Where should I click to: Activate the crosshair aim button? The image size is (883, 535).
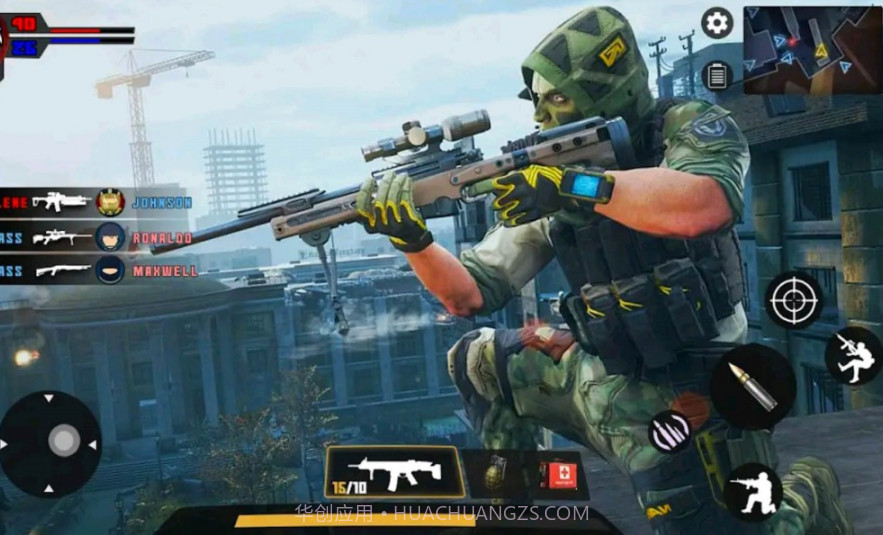[794, 299]
